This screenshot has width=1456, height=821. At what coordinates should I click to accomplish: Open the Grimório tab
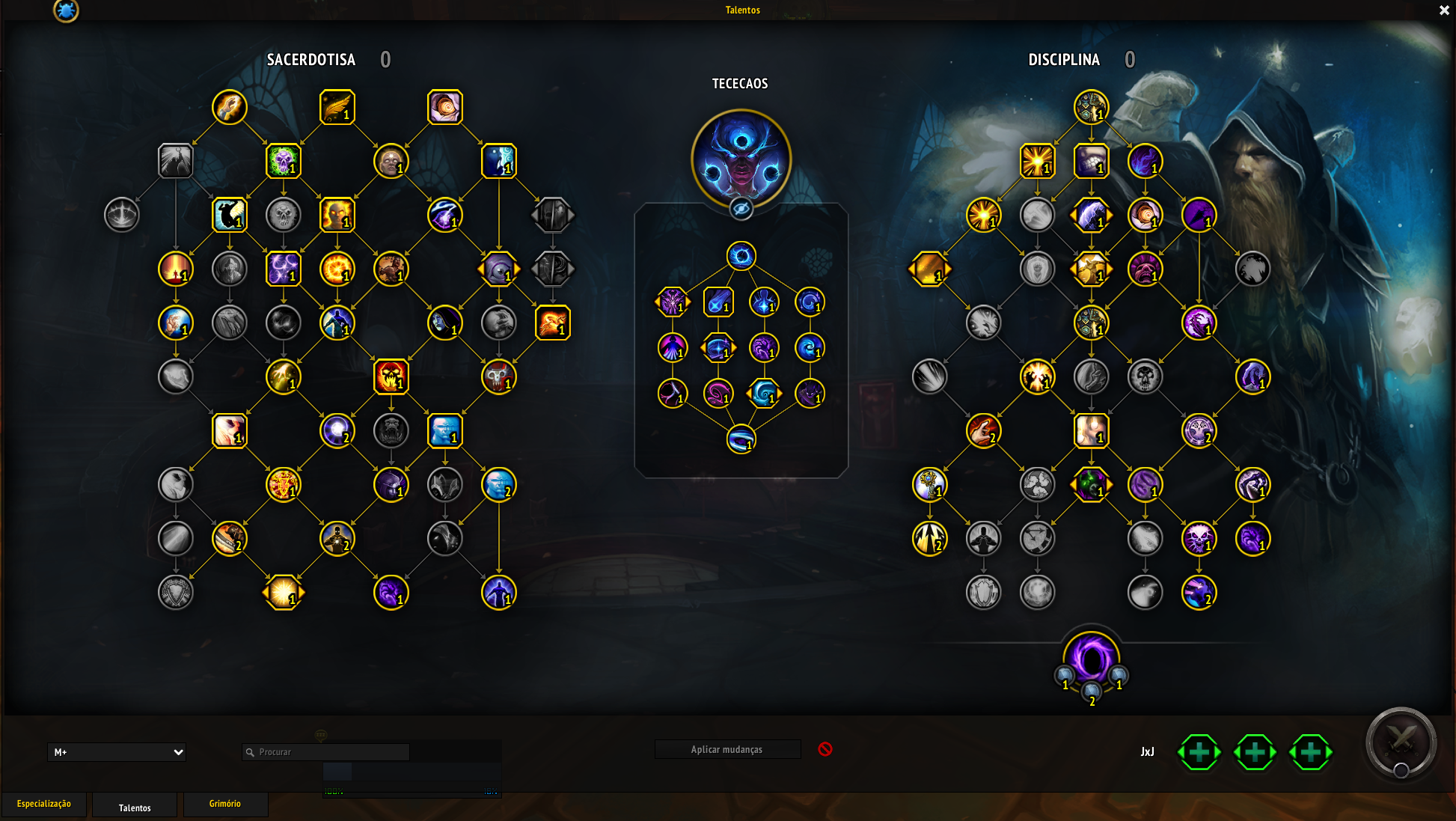(x=225, y=804)
